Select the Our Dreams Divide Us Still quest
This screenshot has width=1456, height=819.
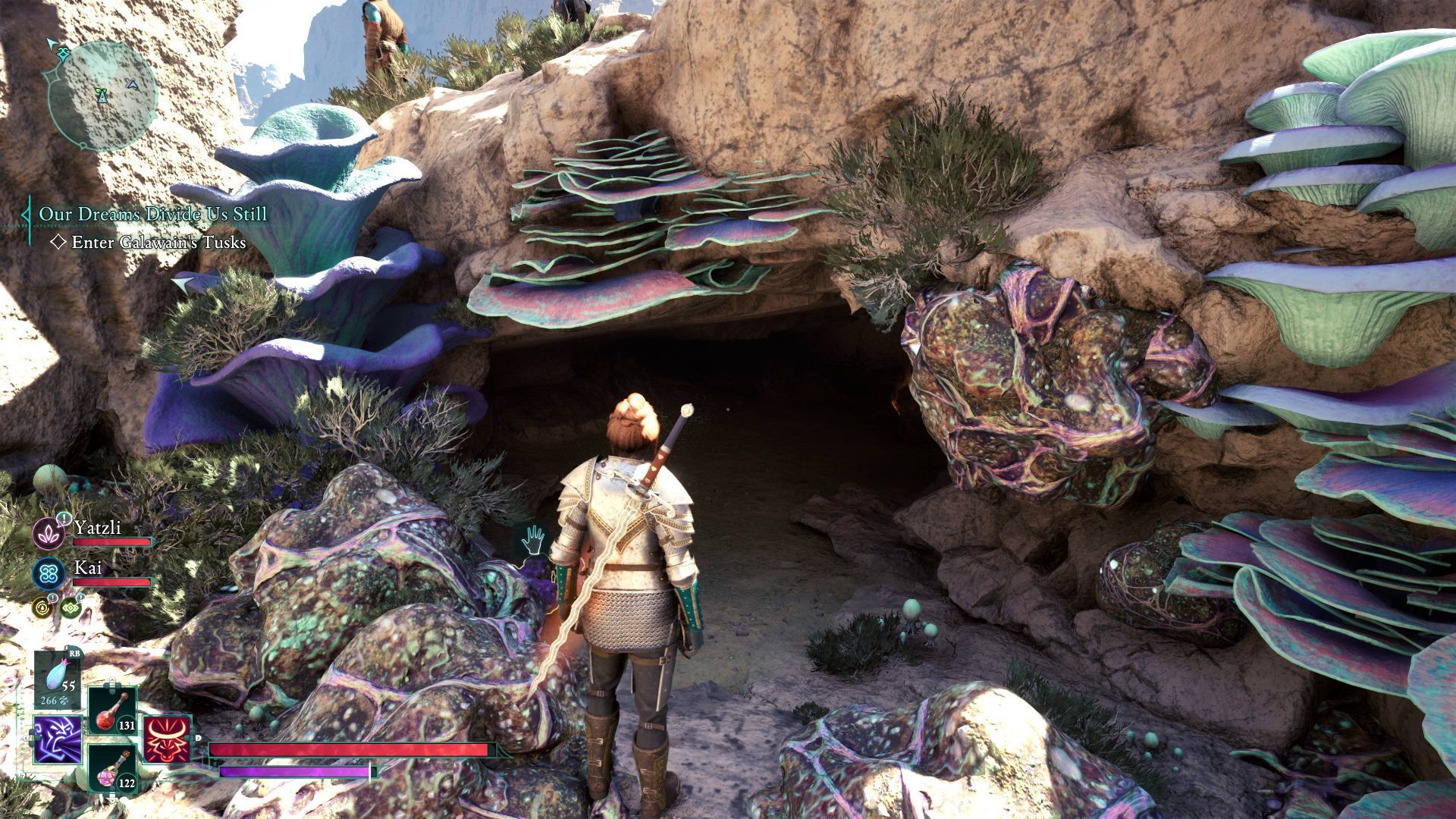point(153,215)
